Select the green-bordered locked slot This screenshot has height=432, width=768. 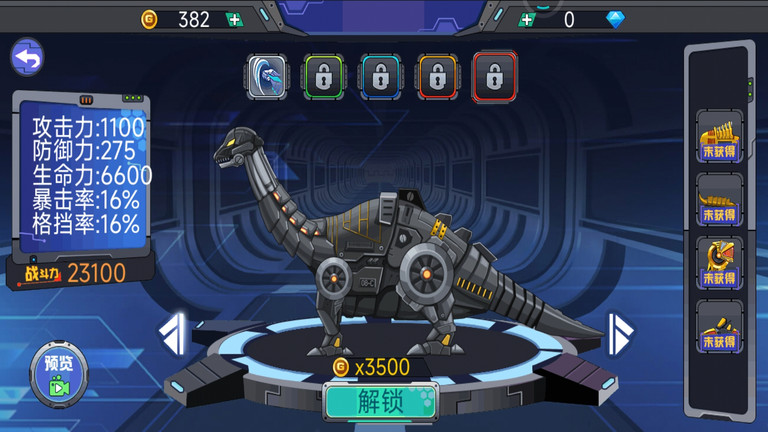[x=323, y=76]
